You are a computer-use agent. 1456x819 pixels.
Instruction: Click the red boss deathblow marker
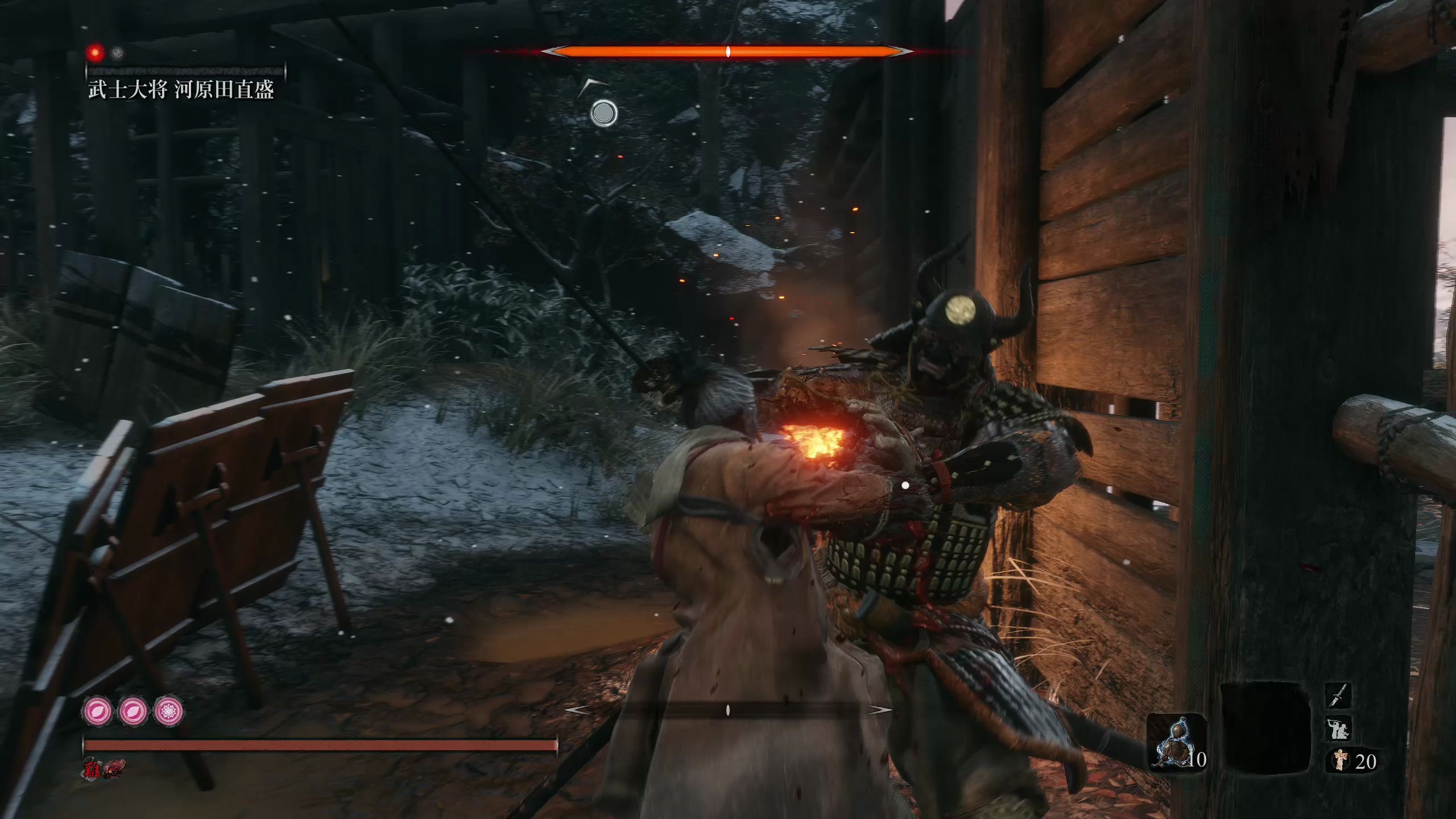click(96, 53)
